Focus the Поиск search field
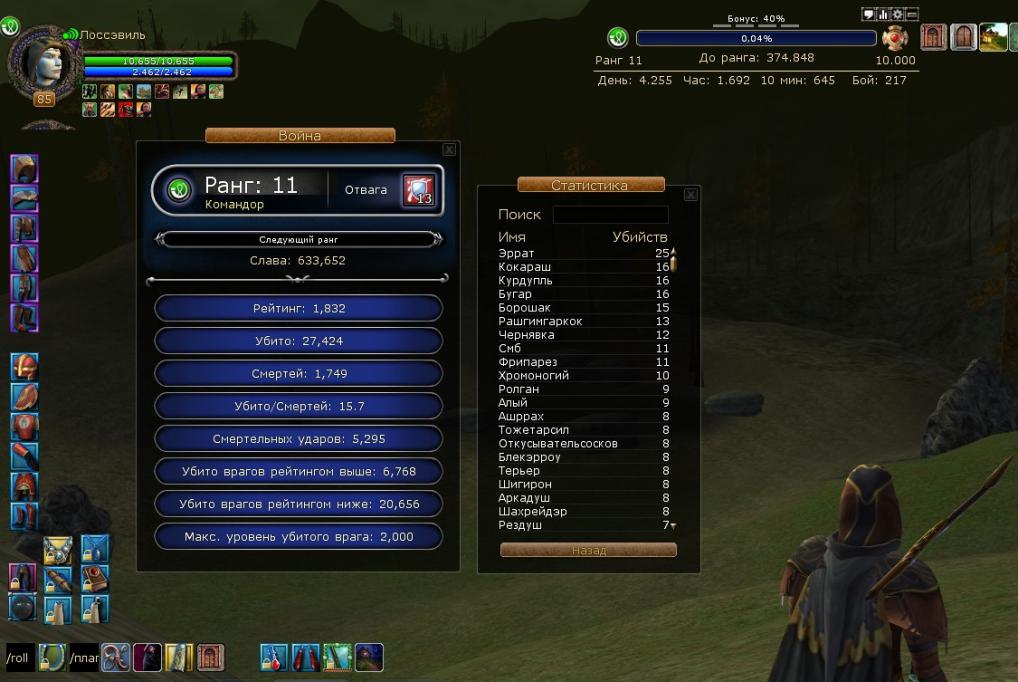The width and height of the screenshot is (1018, 682). pos(610,215)
